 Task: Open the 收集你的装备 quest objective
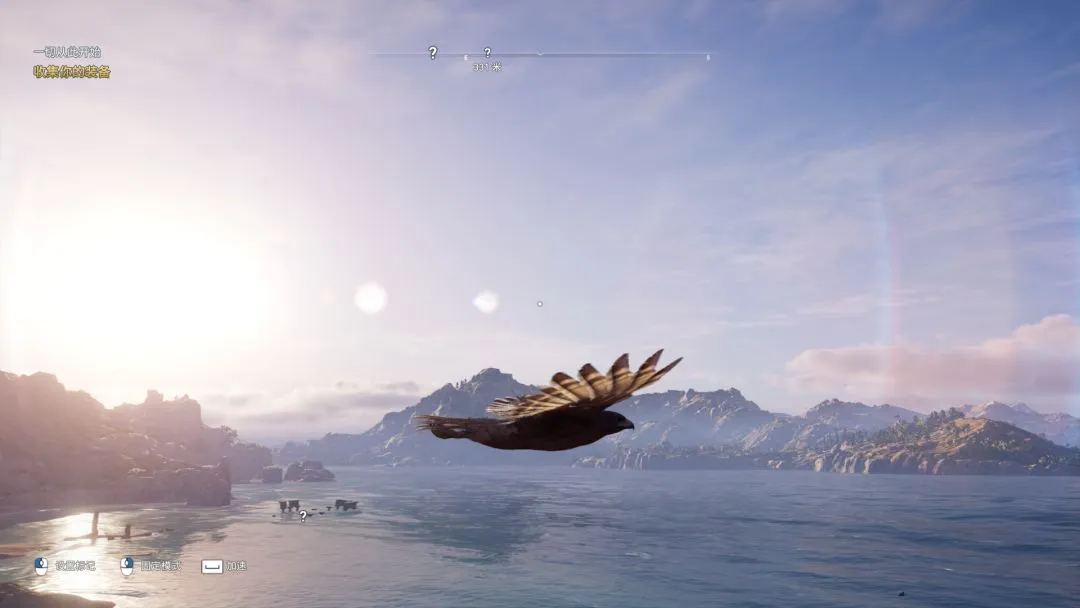click(x=72, y=72)
